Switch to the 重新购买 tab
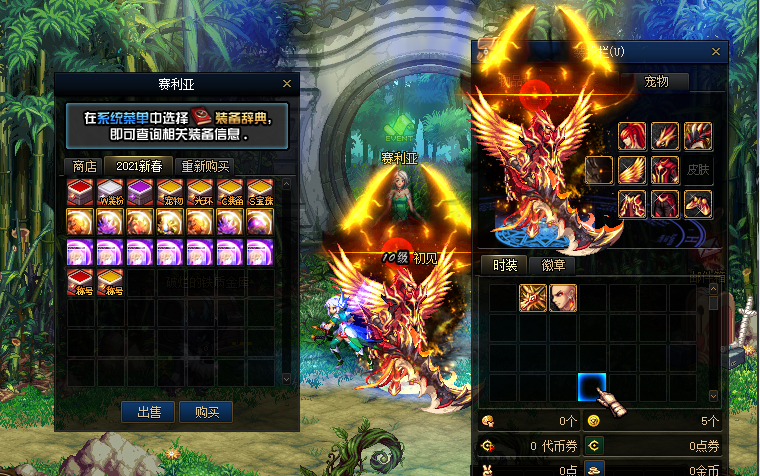The height and width of the screenshot is (476, 760). (205, 166)
